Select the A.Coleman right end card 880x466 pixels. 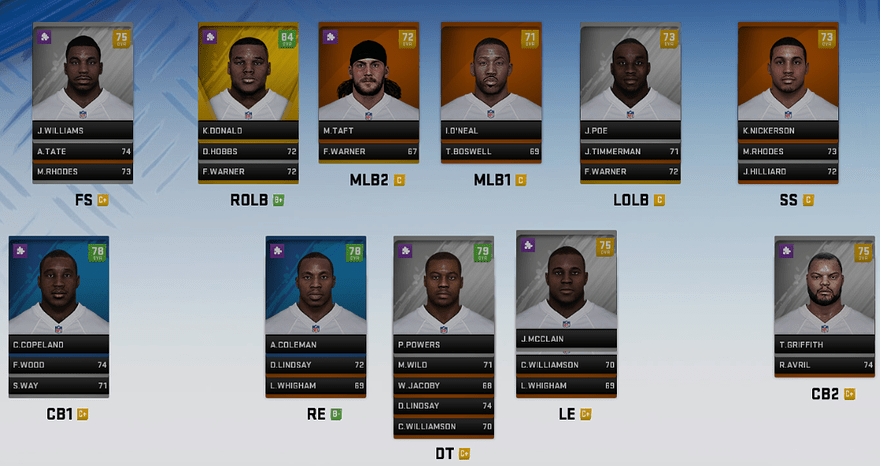[315, 295]
